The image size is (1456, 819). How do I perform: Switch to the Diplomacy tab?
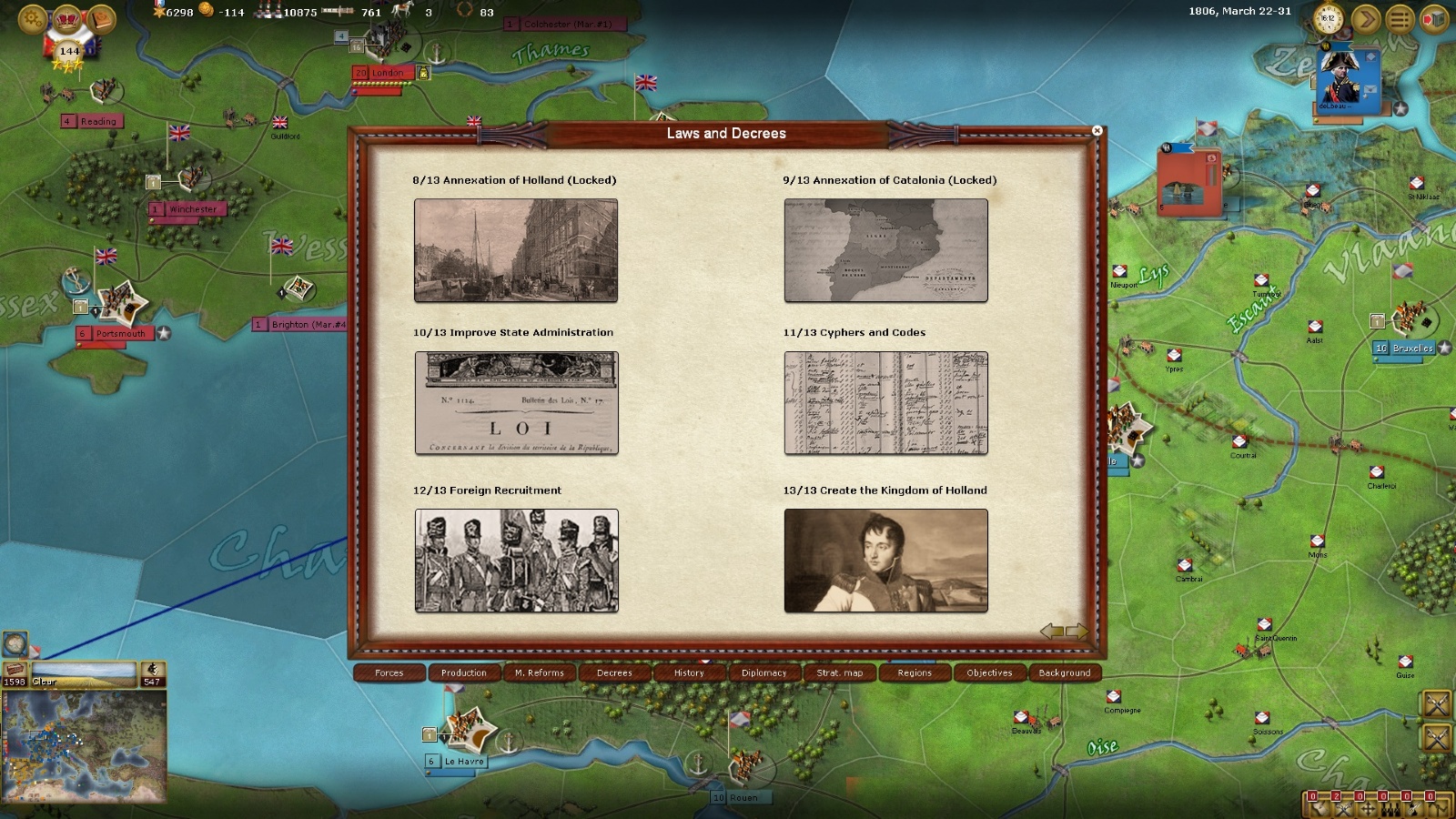coord(763,673)
